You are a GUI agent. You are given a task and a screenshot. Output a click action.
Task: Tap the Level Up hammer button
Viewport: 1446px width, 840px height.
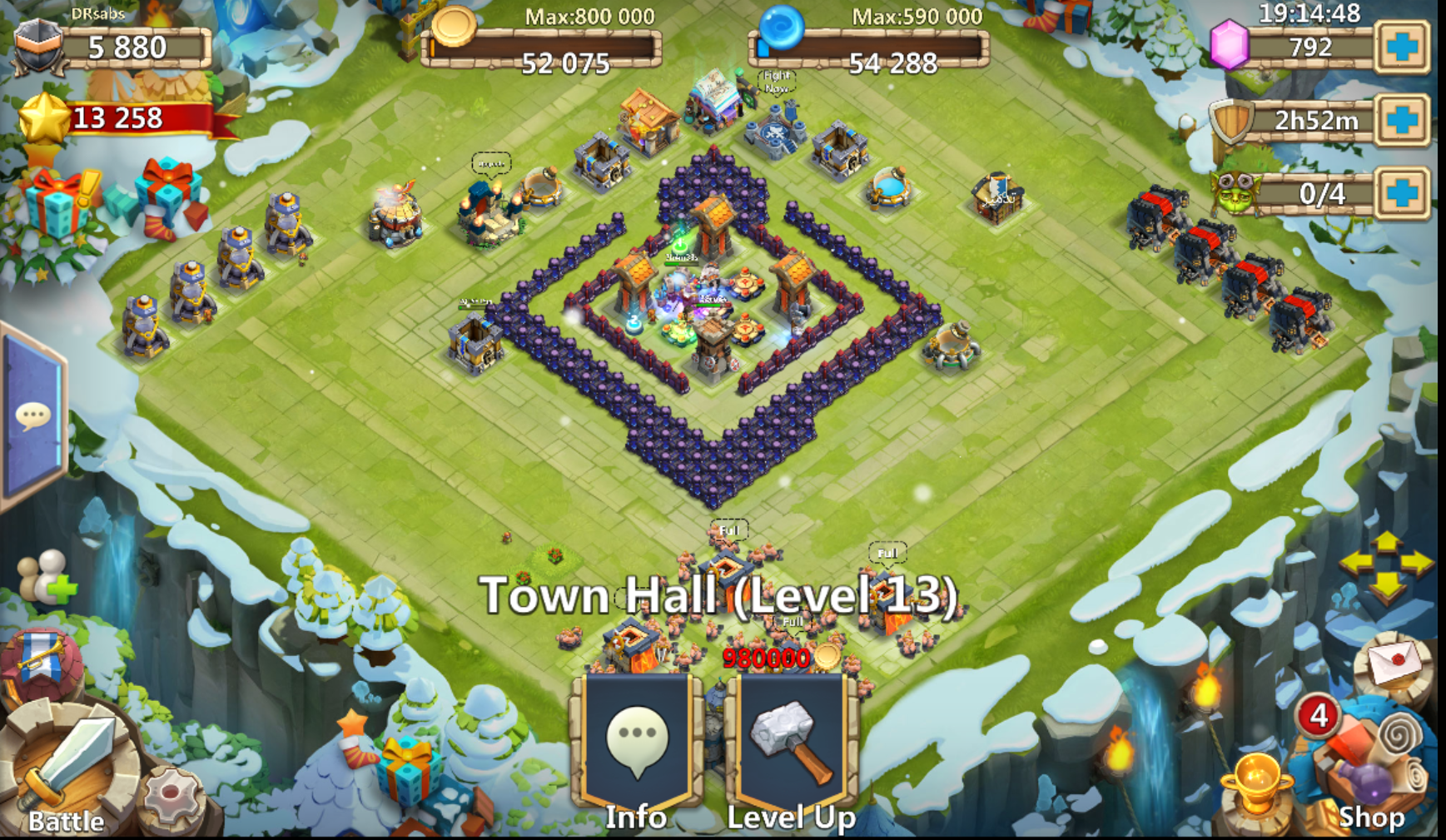coord(791,749)
